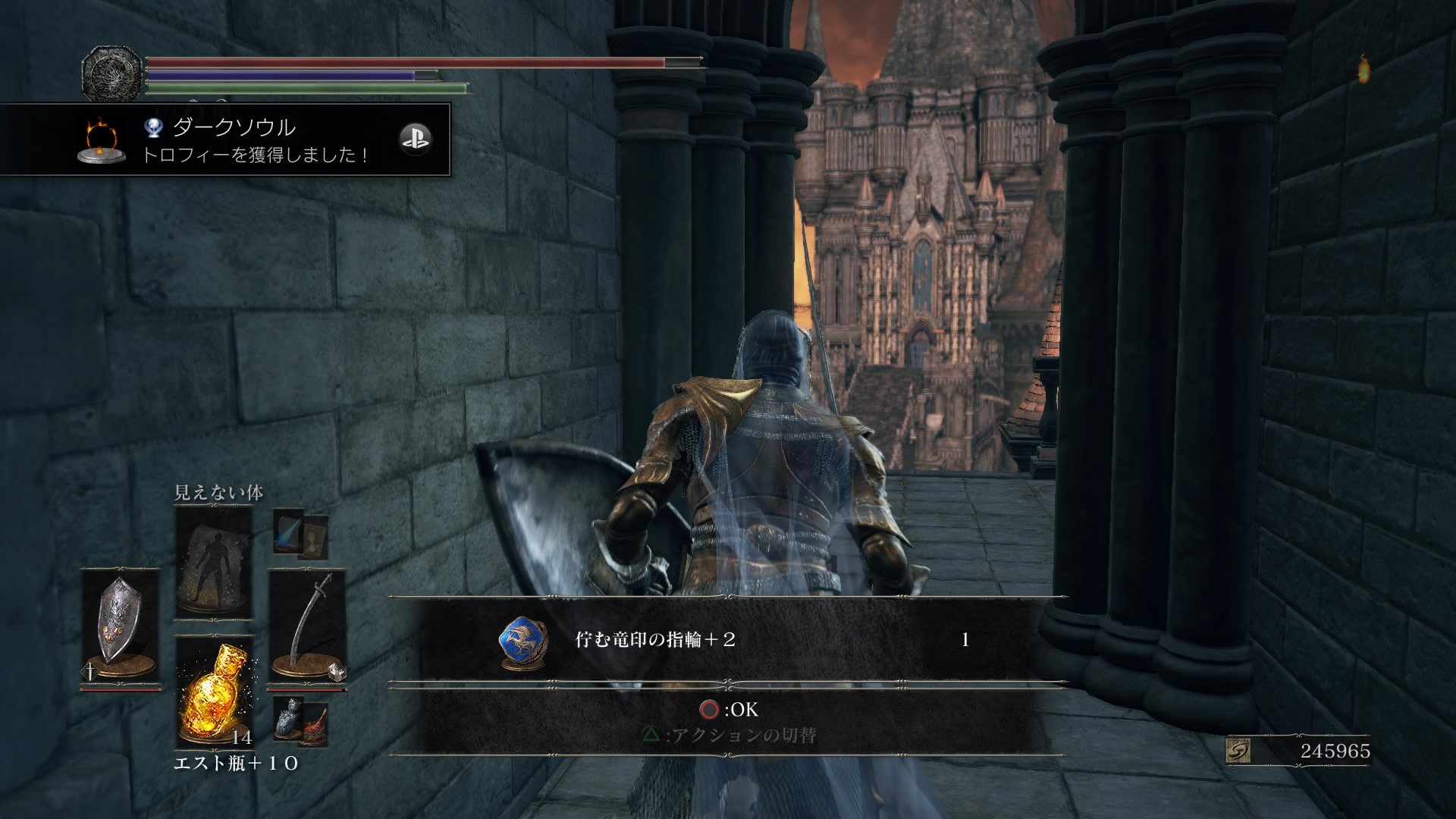
Task: Click the PlayStation logo on the trophy popup
Action: point(415,139)
